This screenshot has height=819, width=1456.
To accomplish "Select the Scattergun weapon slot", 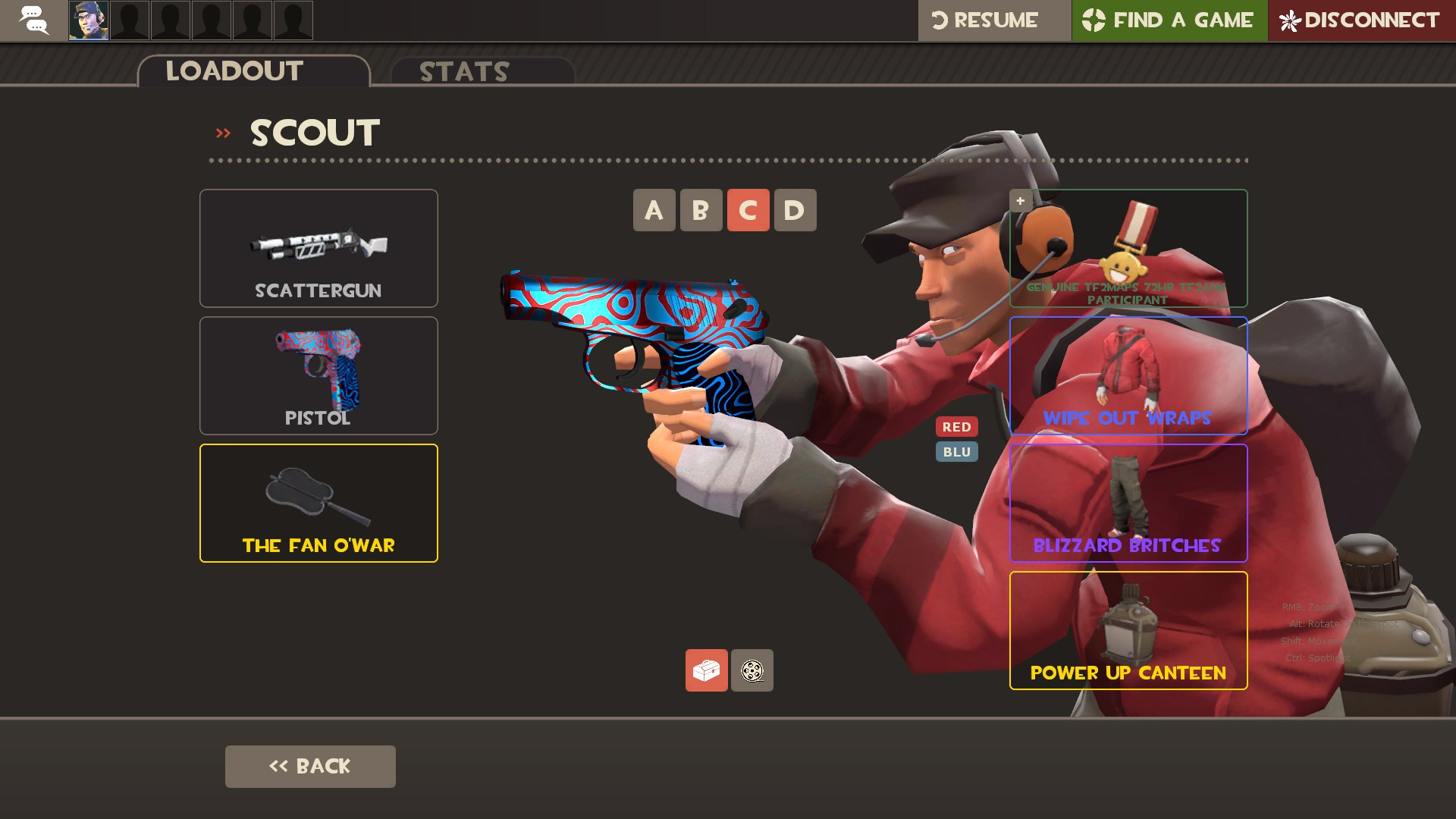I will point(318,248).
